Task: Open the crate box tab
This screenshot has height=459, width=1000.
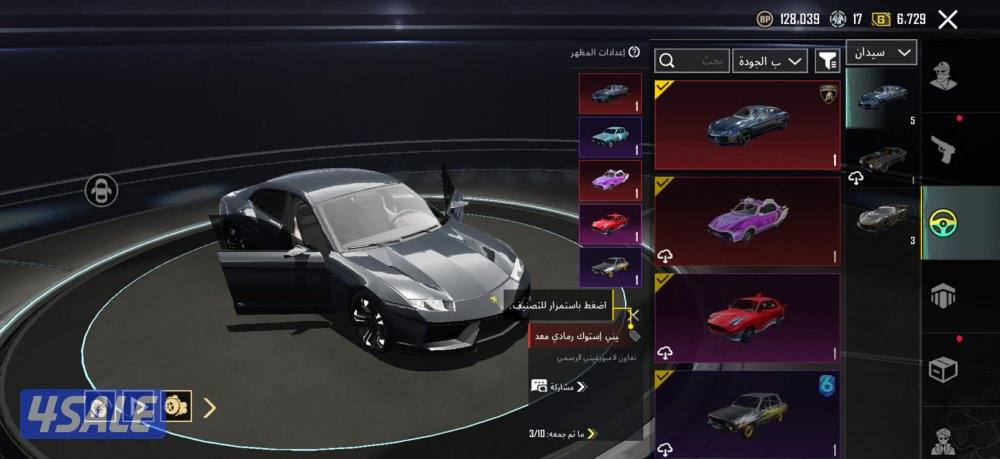Action: click(945, 369)
